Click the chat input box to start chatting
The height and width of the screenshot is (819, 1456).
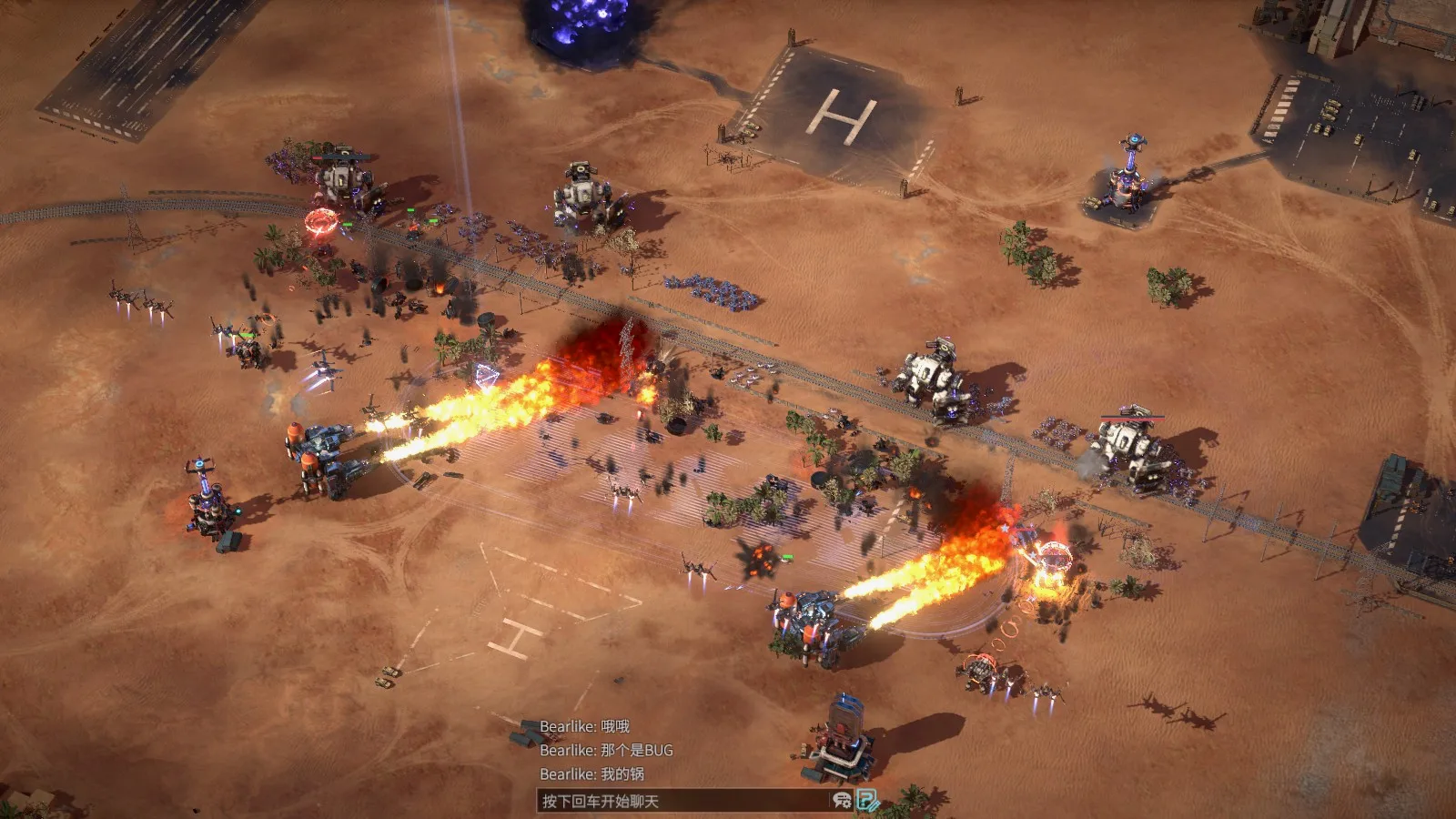682,801
